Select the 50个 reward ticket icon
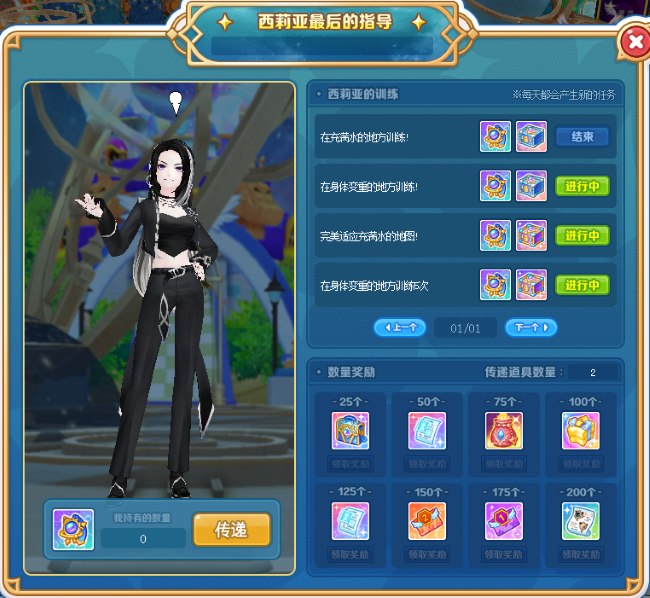This screenshot has width=650, height=598. tap(427, 431)
